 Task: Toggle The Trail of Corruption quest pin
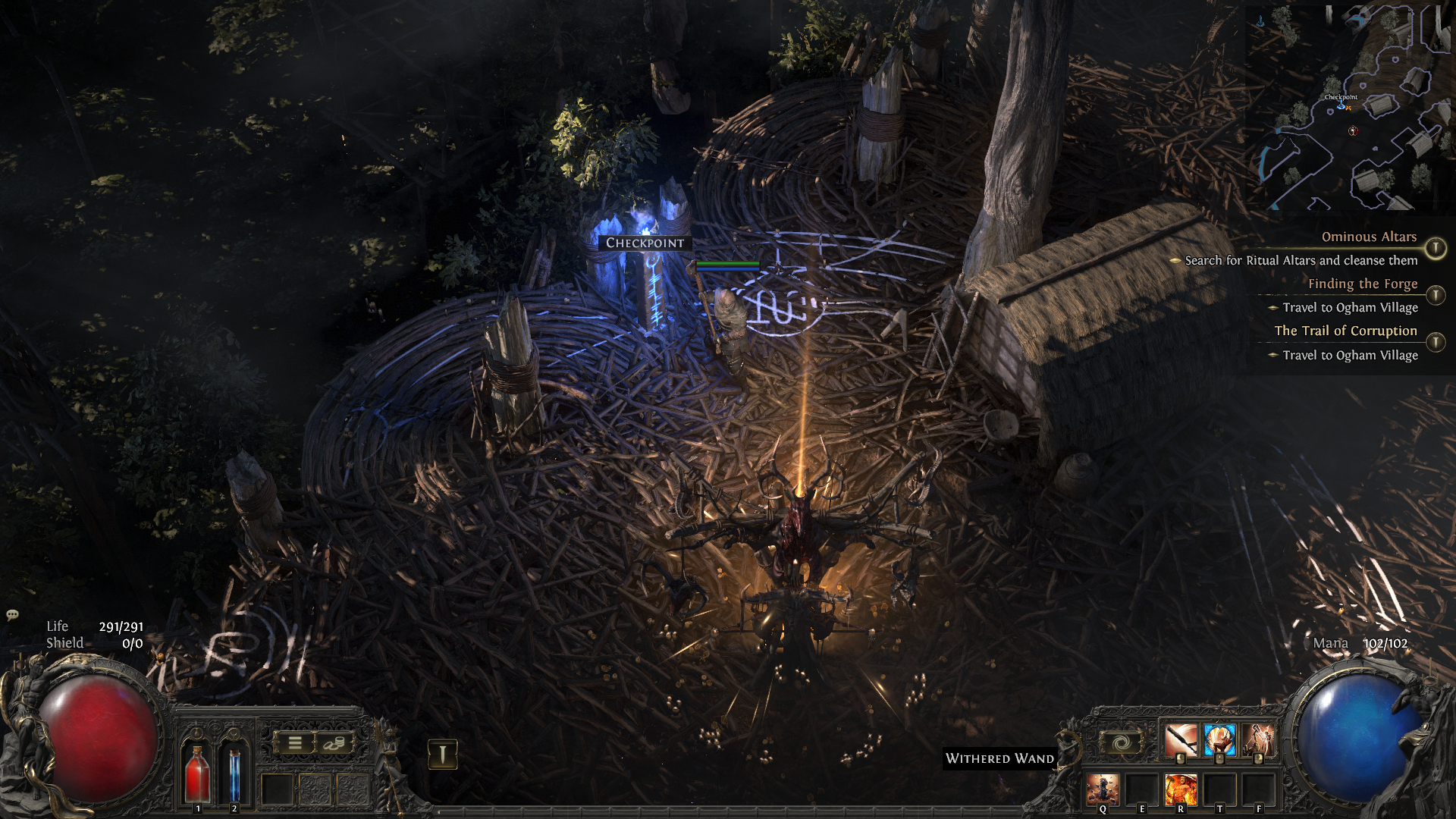(1435, 342)
